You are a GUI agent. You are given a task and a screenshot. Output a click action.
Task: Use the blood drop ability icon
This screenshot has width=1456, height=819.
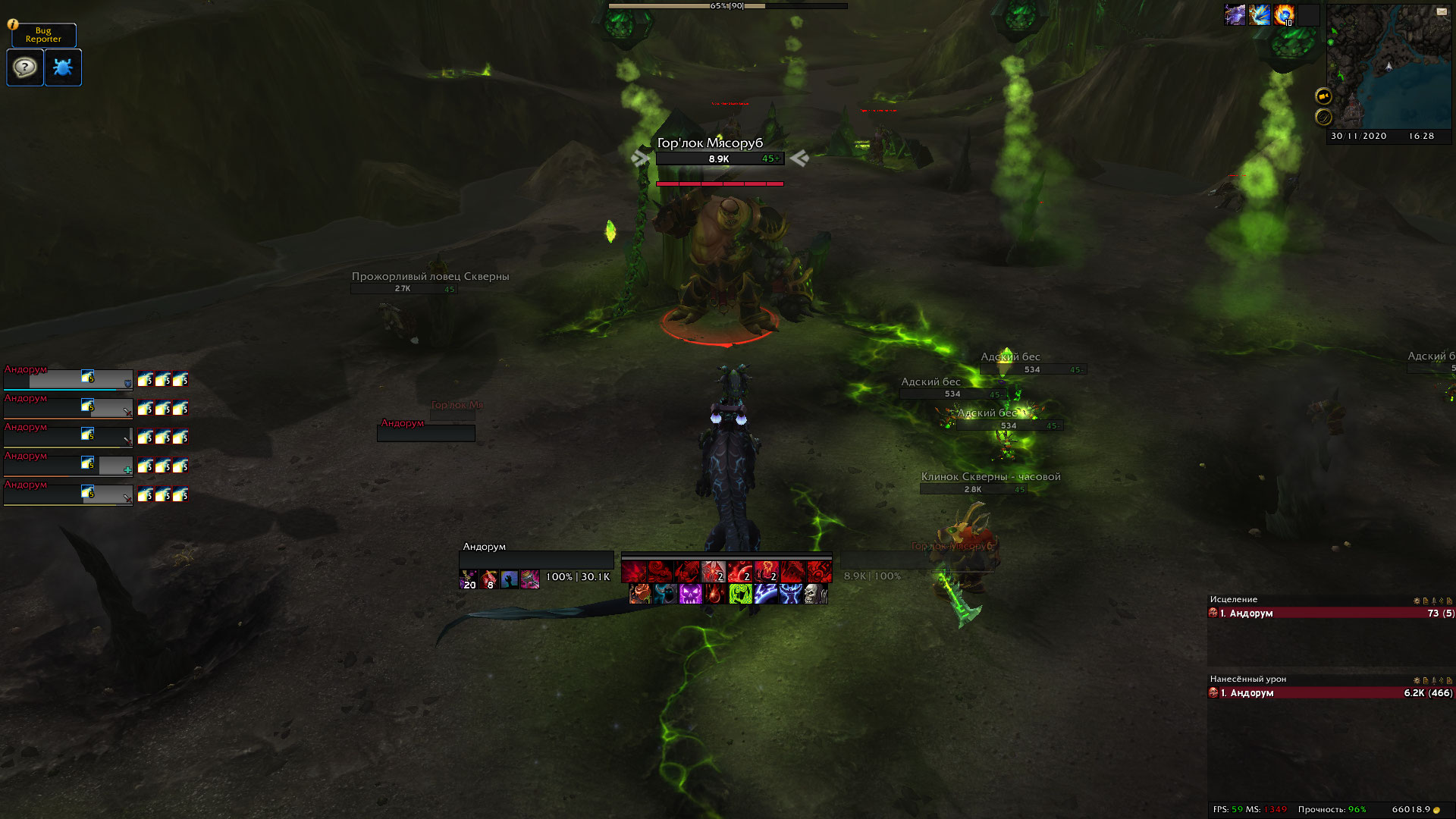click(715, 594)
